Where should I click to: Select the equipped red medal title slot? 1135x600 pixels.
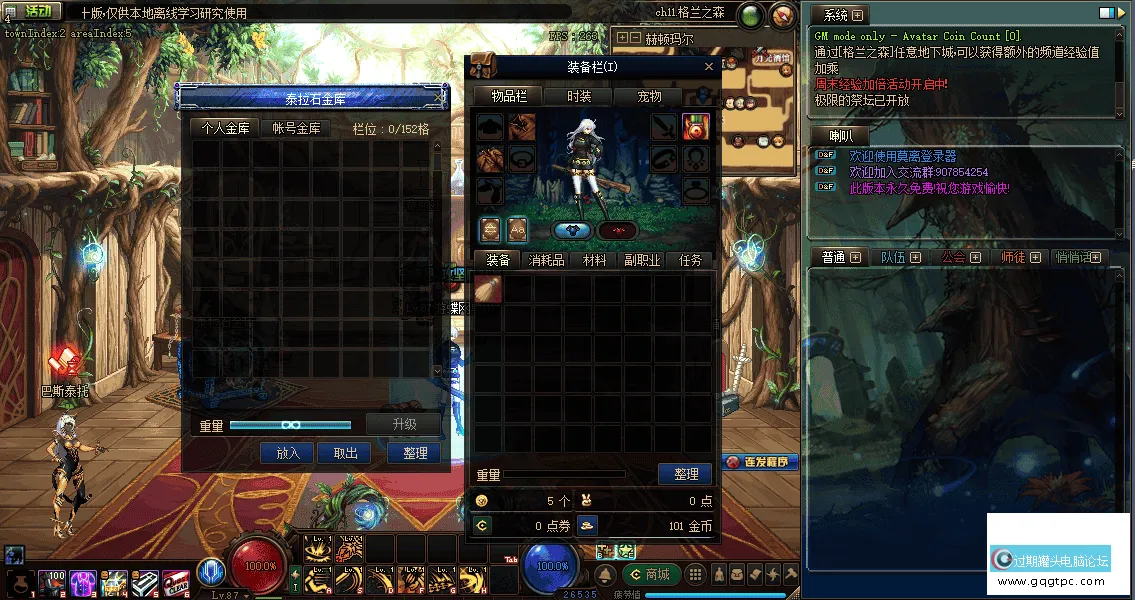695,126
